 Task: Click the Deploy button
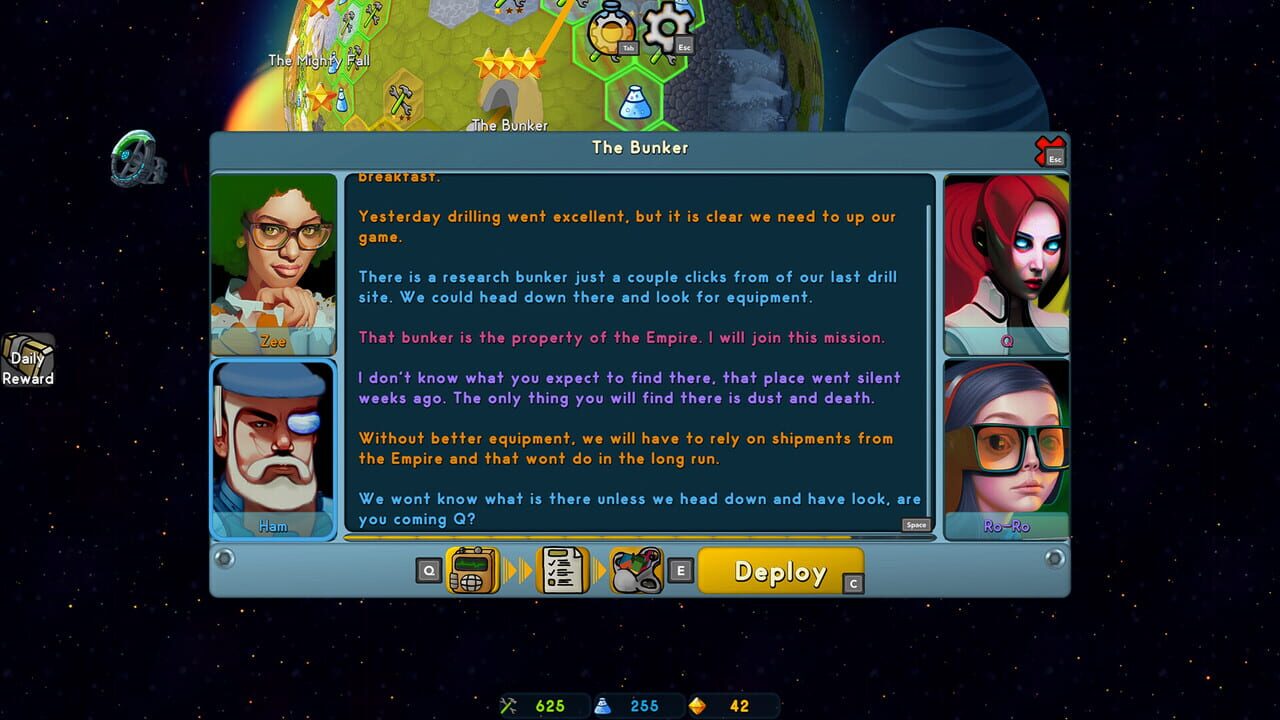pos(782,572)
